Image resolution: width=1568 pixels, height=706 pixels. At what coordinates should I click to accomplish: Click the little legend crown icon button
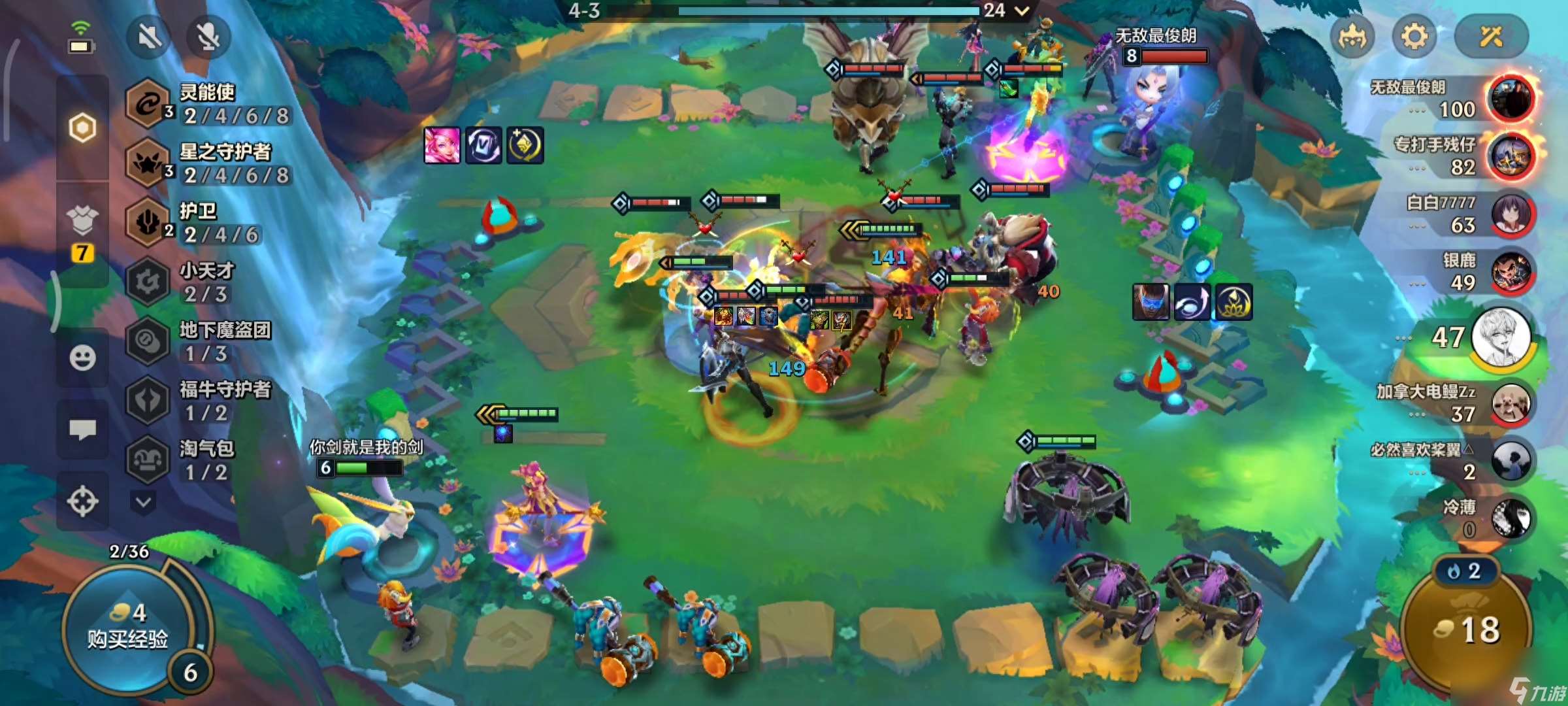coord(1352,37)
